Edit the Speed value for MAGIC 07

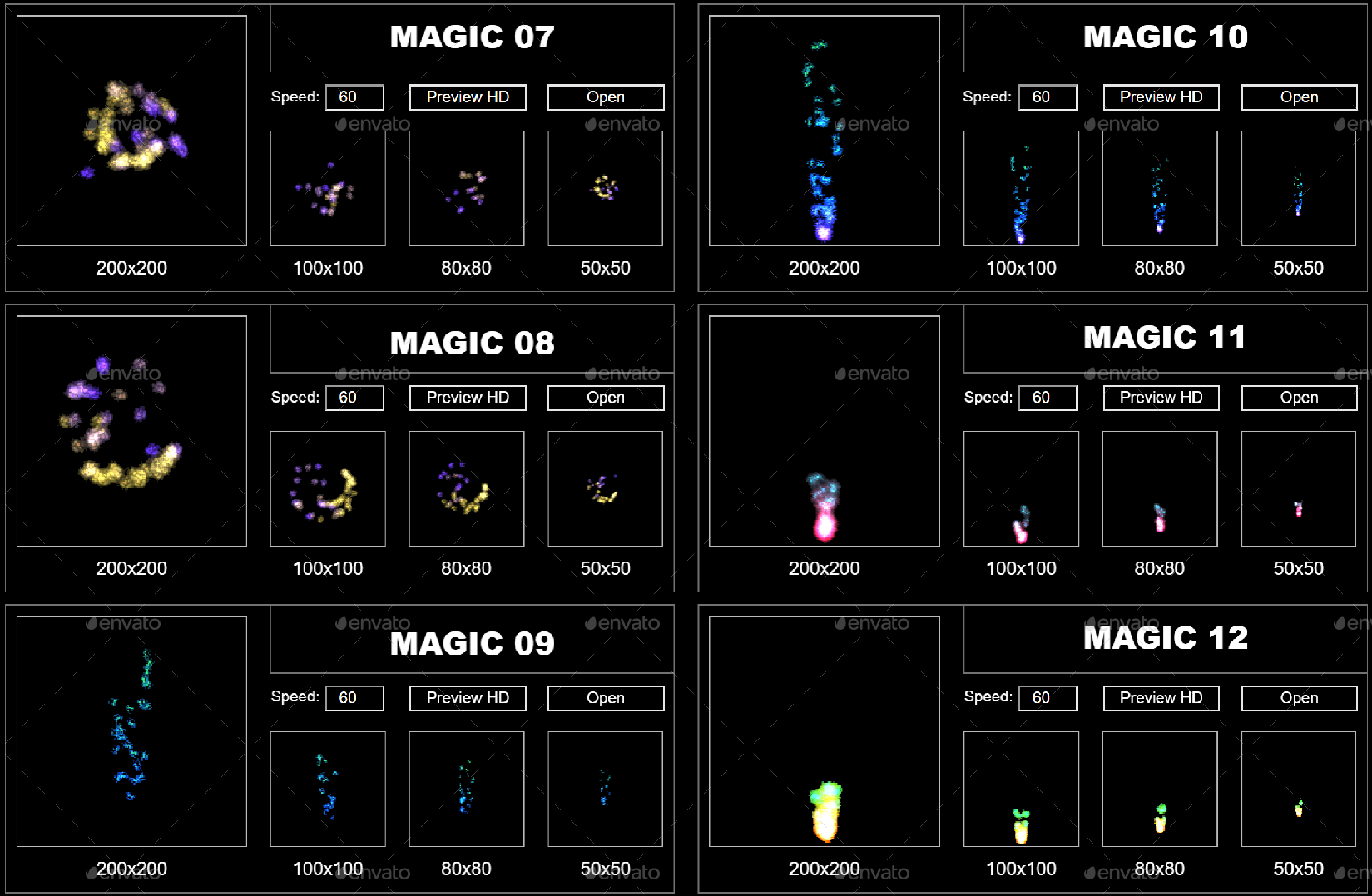tap(354, 97)
